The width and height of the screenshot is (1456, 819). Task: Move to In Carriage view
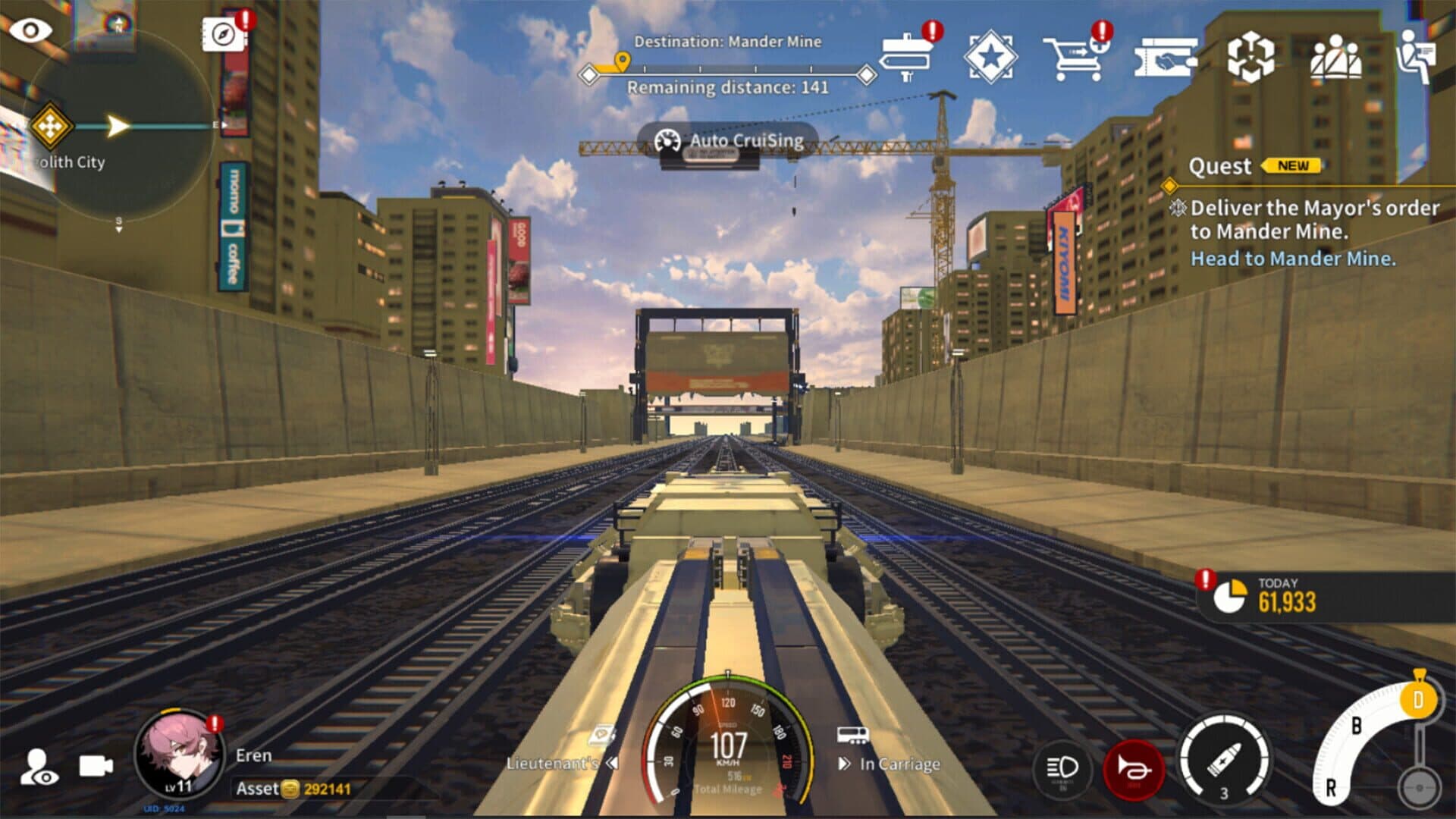click(890, 763)
